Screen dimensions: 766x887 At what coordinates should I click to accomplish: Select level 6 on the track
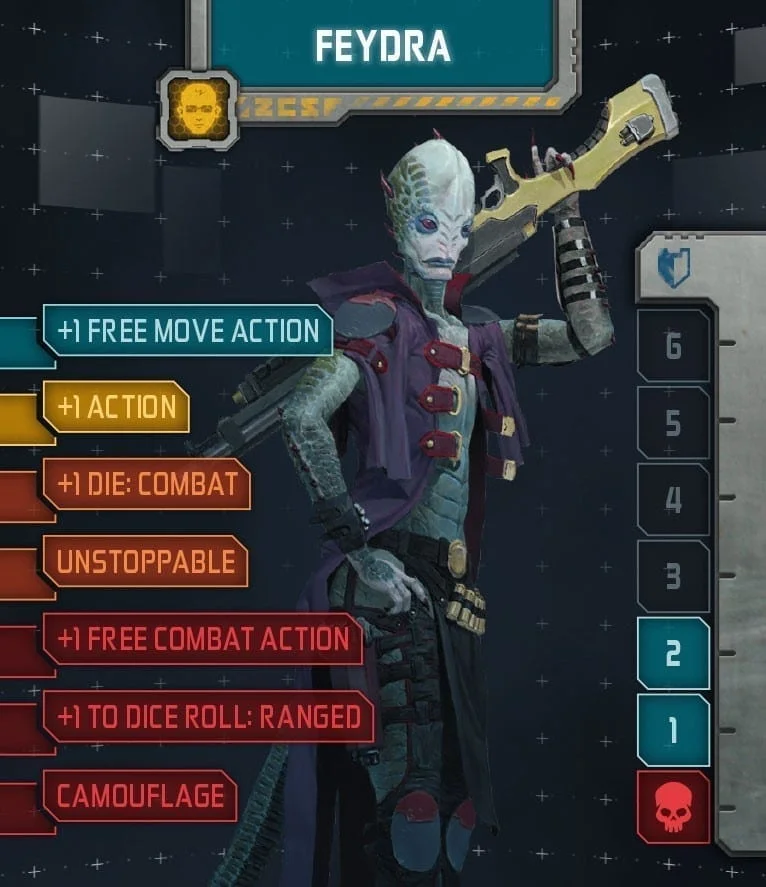(673, 346)
